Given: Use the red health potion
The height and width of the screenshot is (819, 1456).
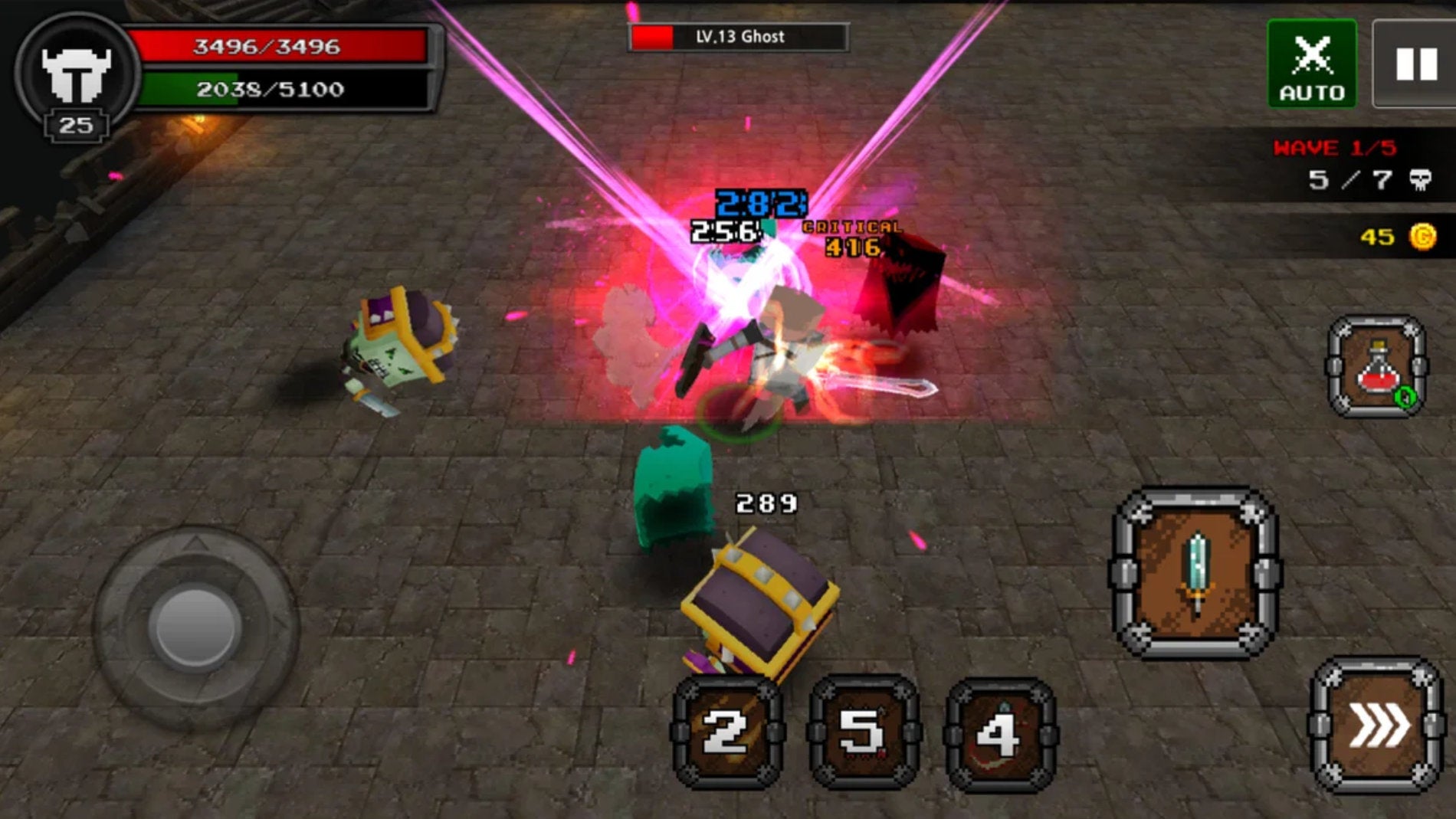Looking at the screenshot, I should coord(1377,368).
